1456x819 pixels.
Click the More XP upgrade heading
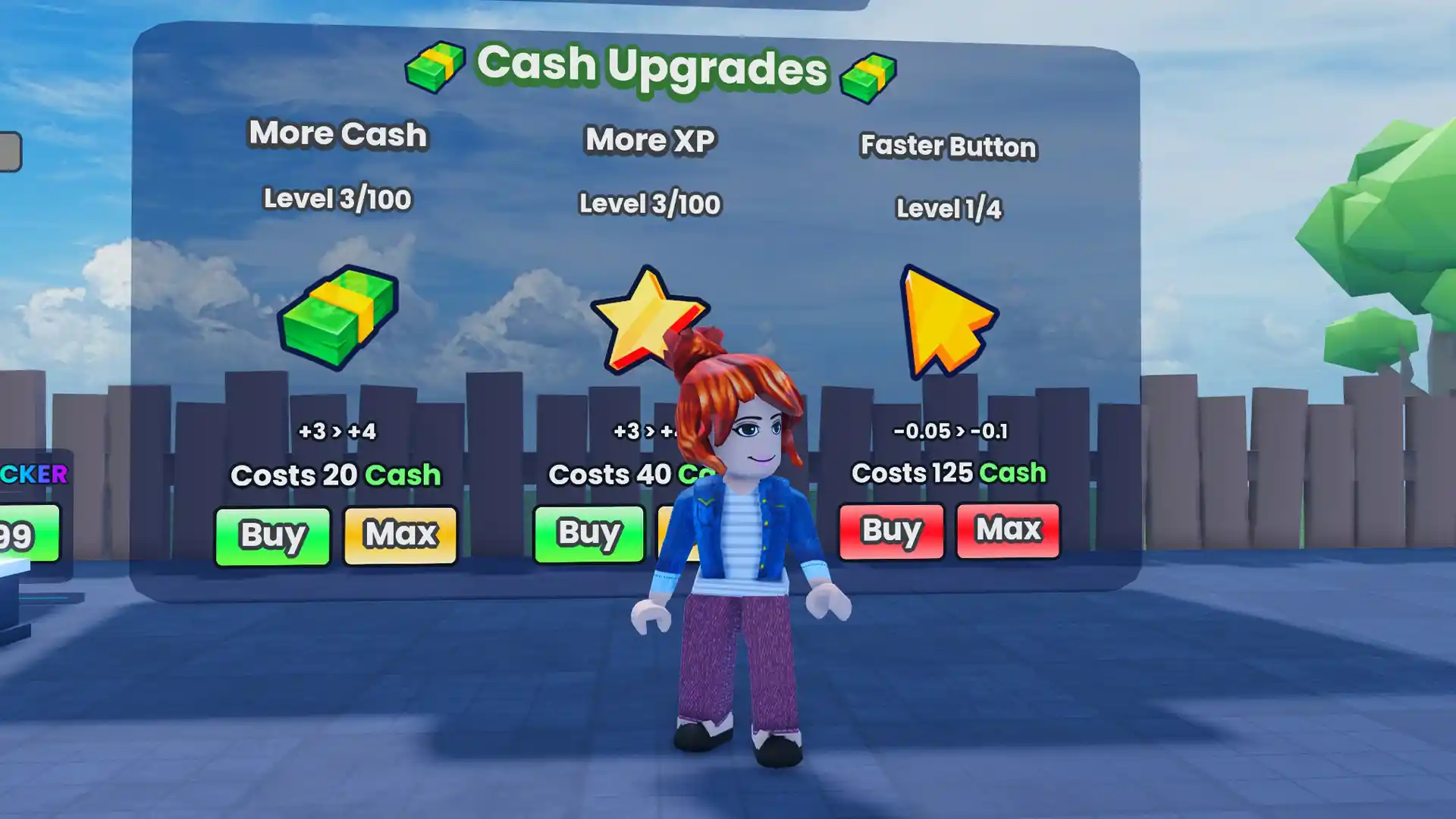pyautogui.click(x=651, y=141)
